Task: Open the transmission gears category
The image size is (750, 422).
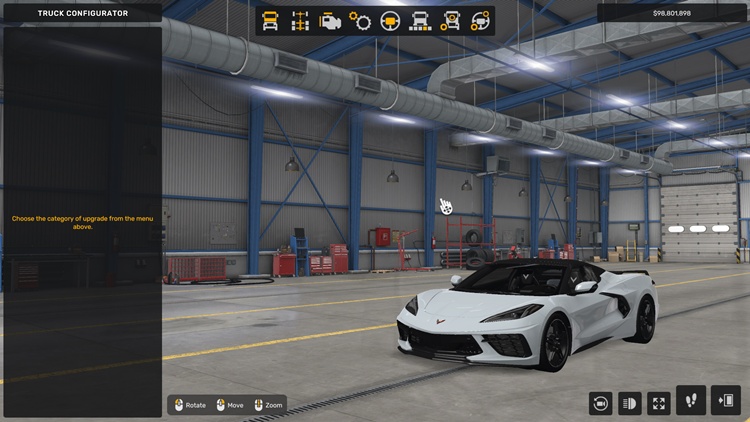Action: (x=360, y=20)
